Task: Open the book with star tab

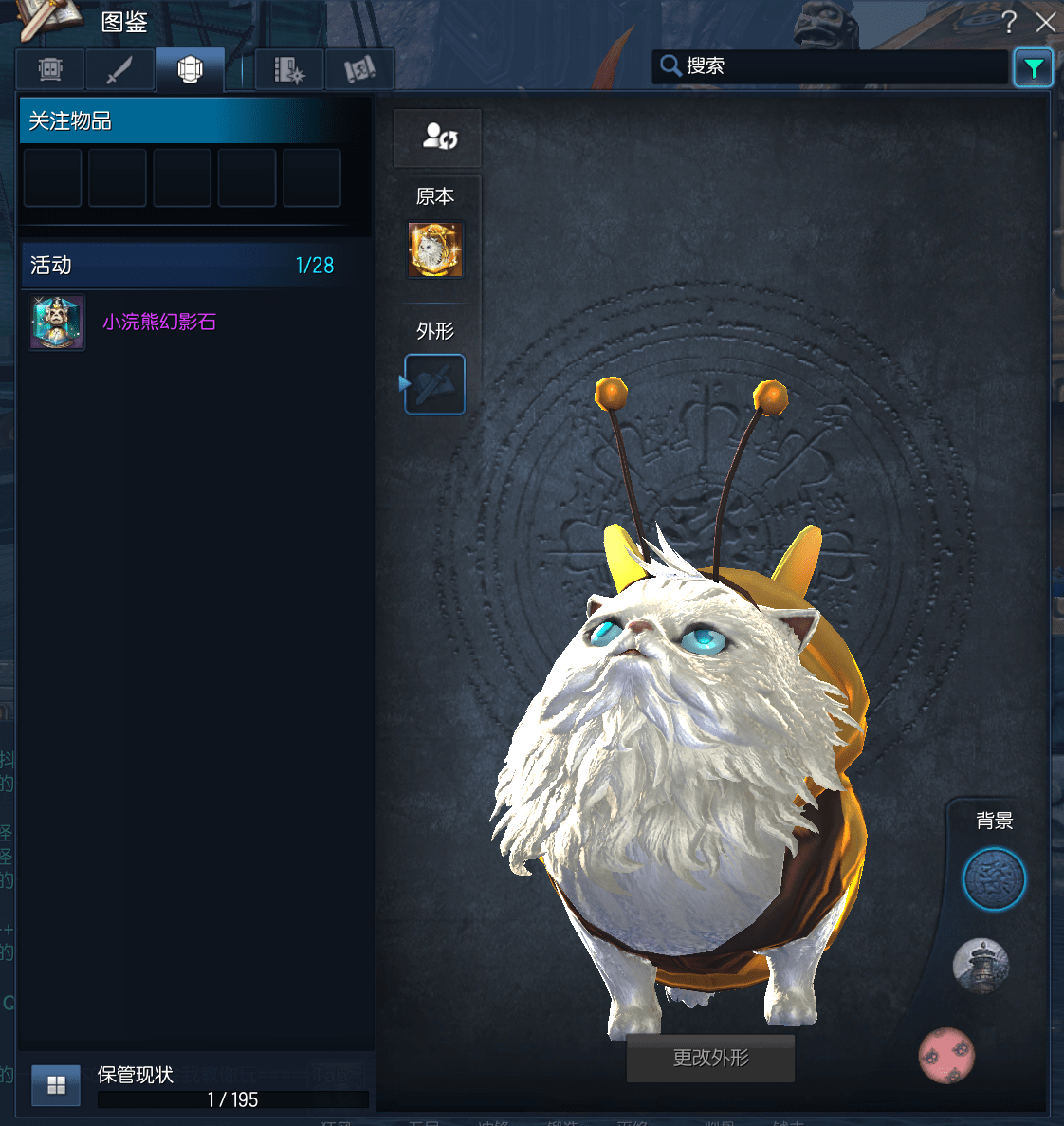Action: point(289,69)
